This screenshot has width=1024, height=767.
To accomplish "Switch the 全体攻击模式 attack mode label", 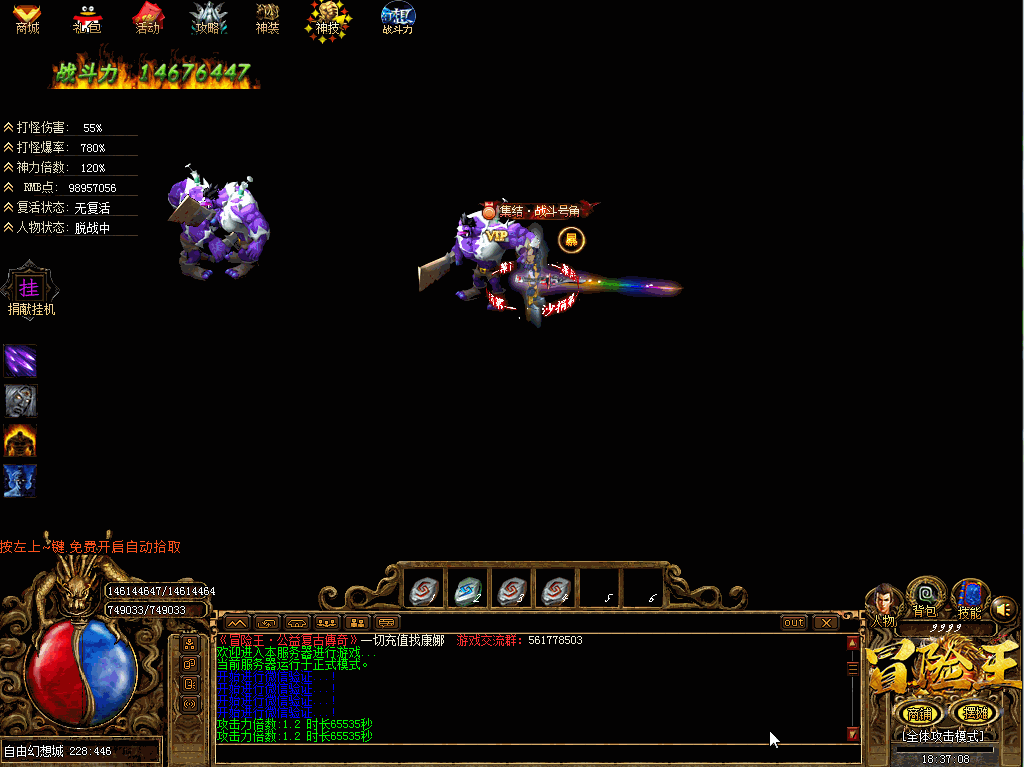I will (944, 736).
